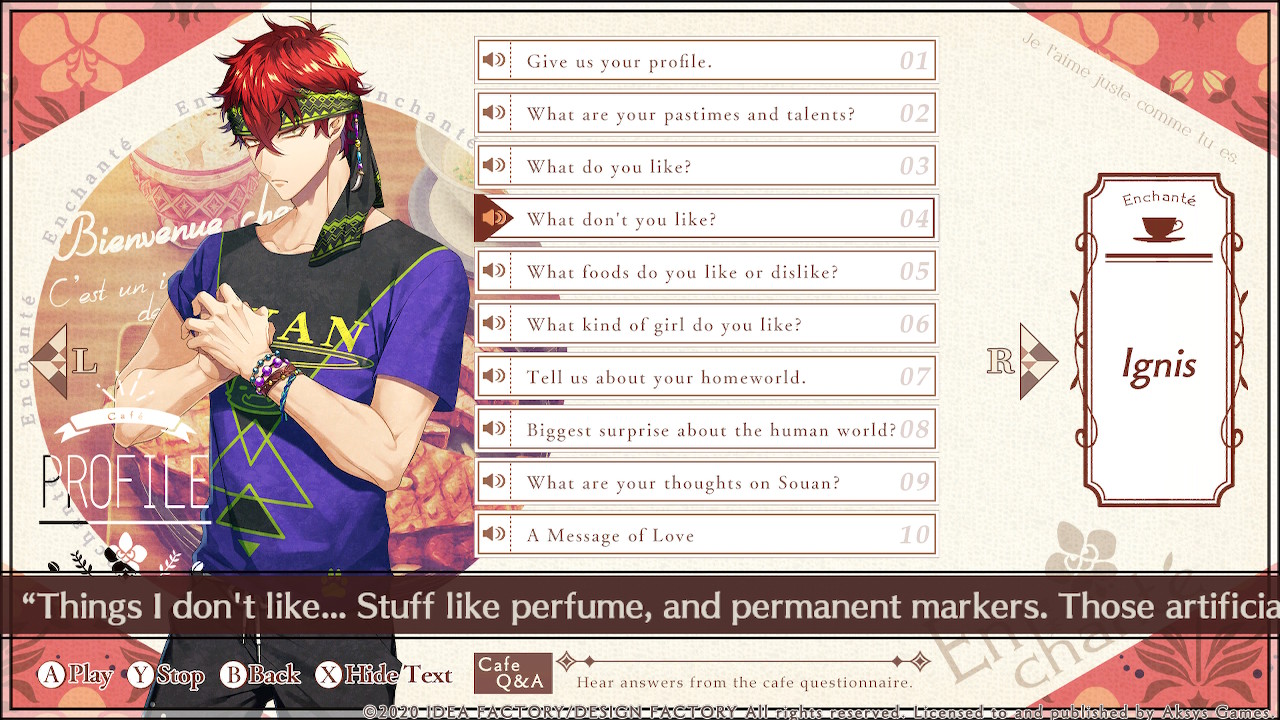Screen dimensions: 1280x720
Task: Select "Give us your profile." entry
Action: [705, 61]
